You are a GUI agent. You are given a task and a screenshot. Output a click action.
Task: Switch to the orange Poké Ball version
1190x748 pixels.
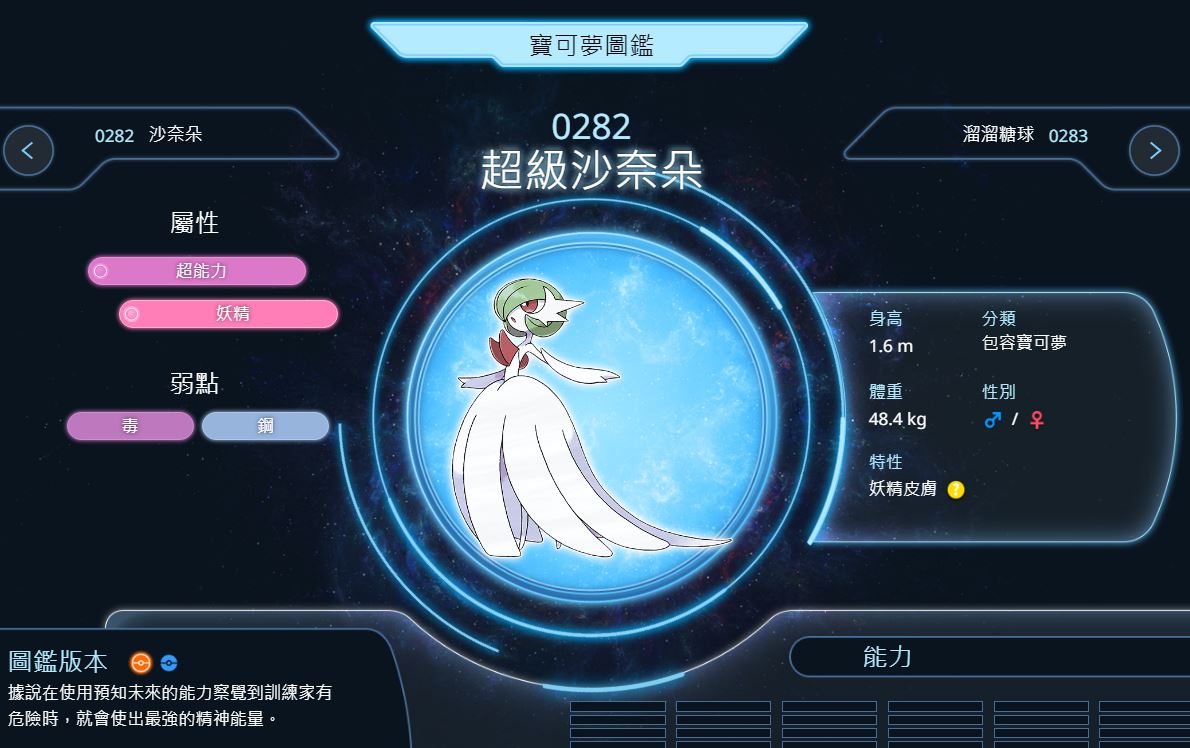141,662
